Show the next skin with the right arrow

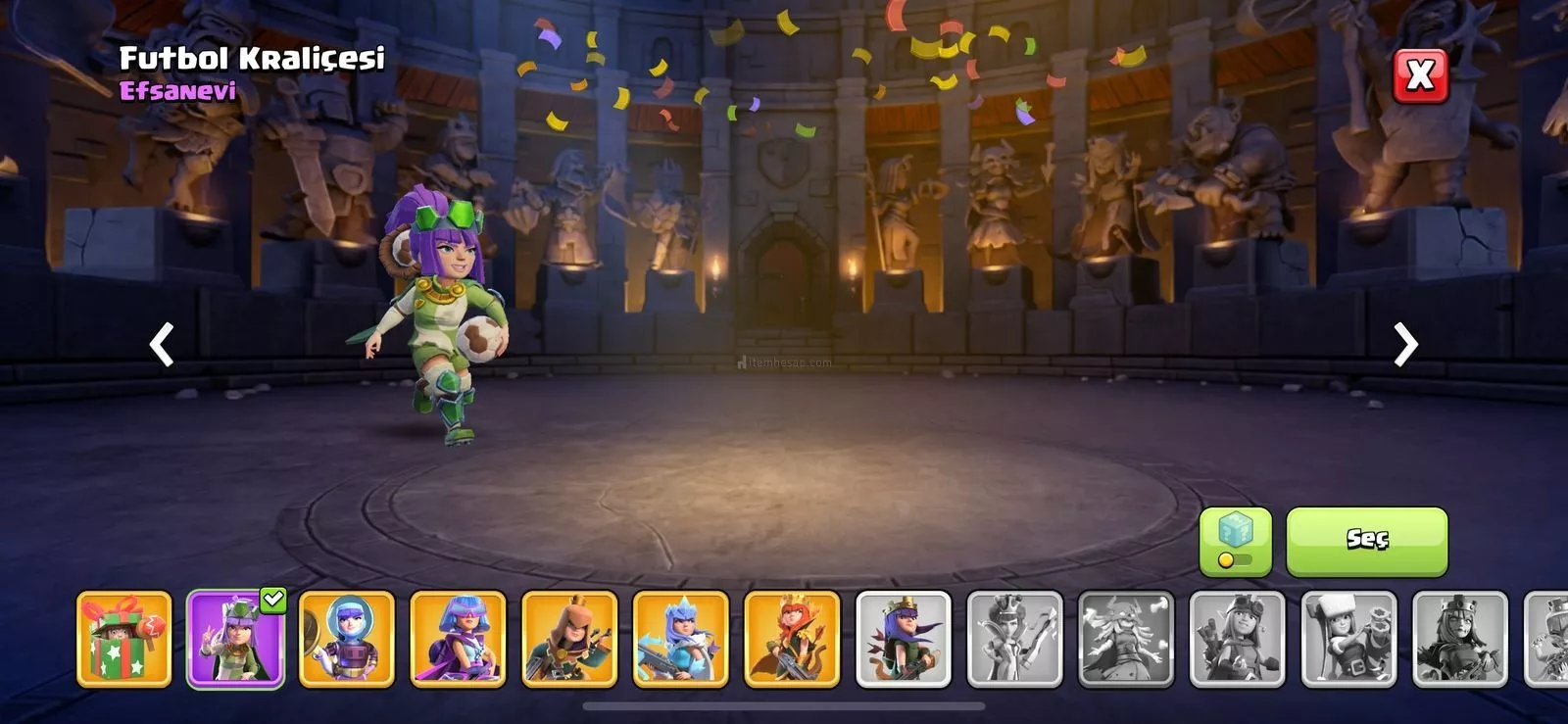1405,345
